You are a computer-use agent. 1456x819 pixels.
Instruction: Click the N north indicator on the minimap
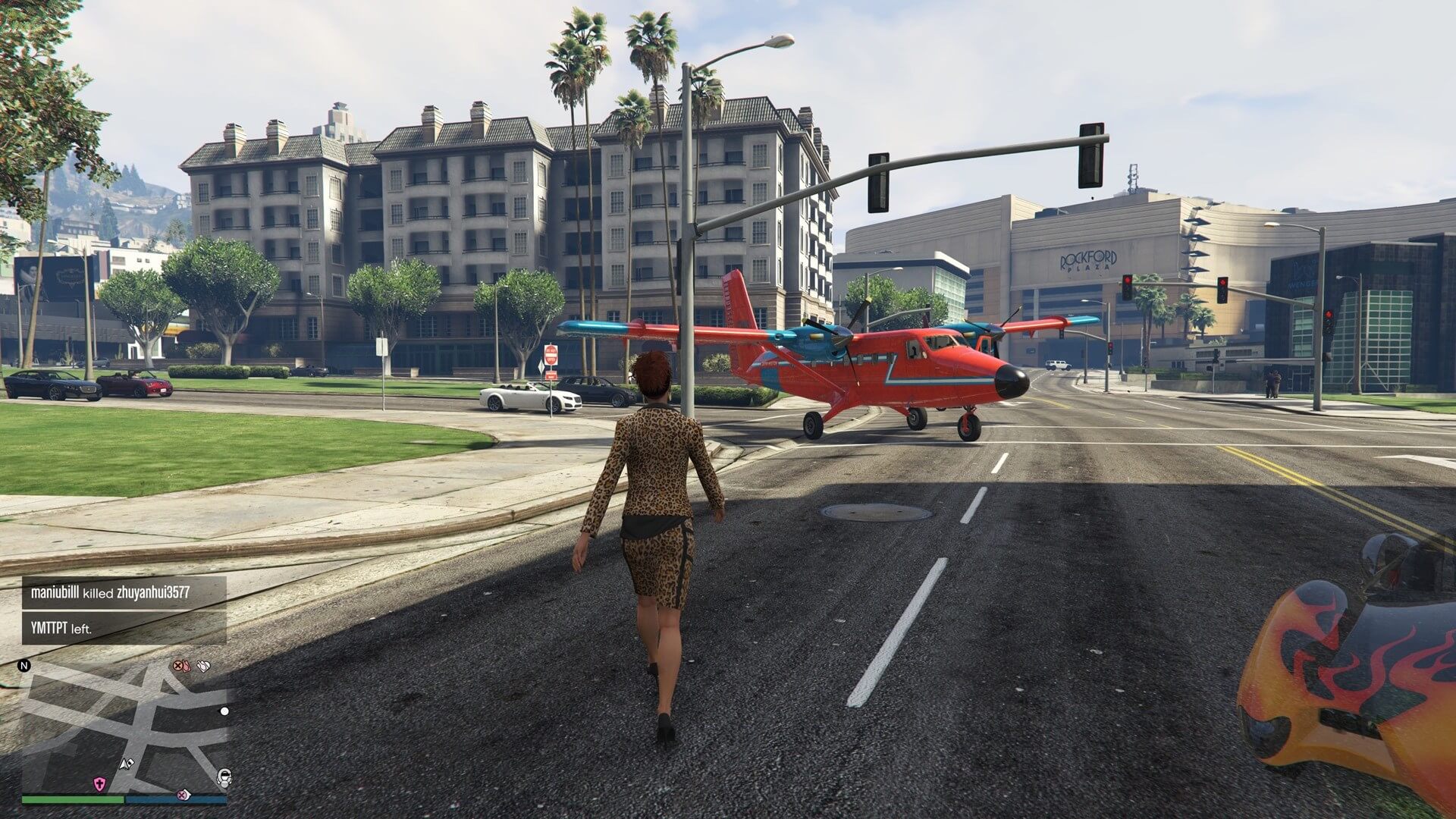24,666
